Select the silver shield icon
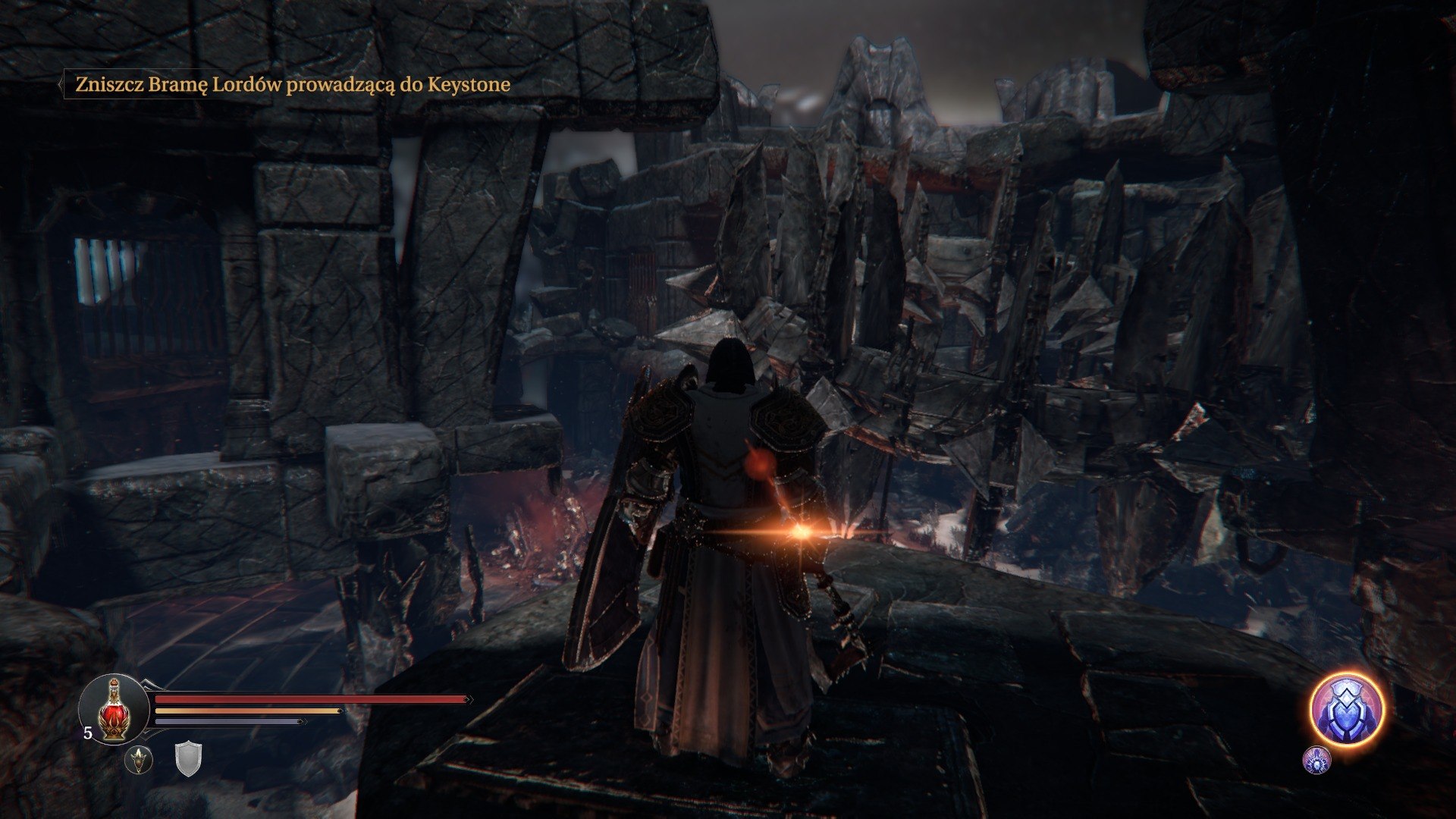 (x=188, y=759)
